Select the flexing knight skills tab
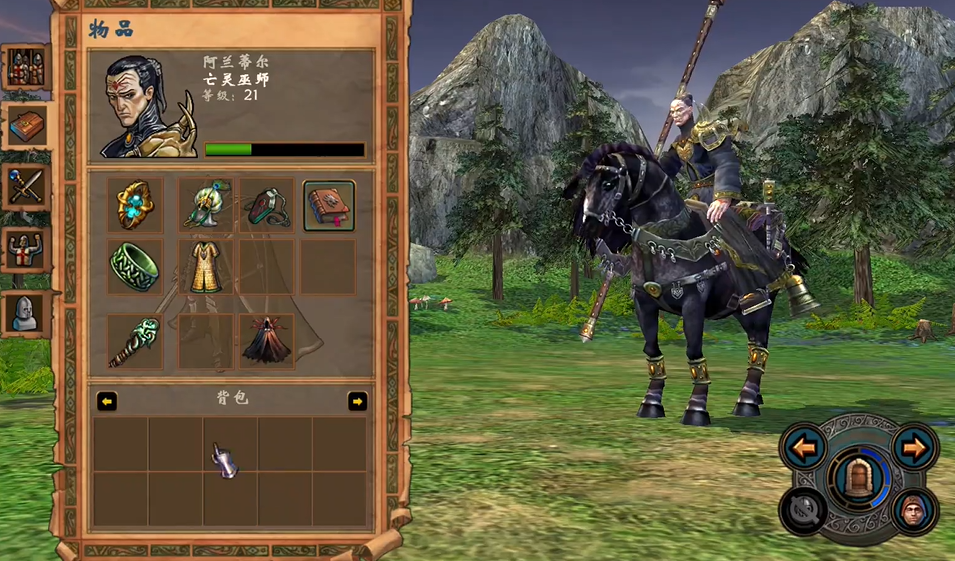Screen dimensions: 955x561 (x=23, y=251)
